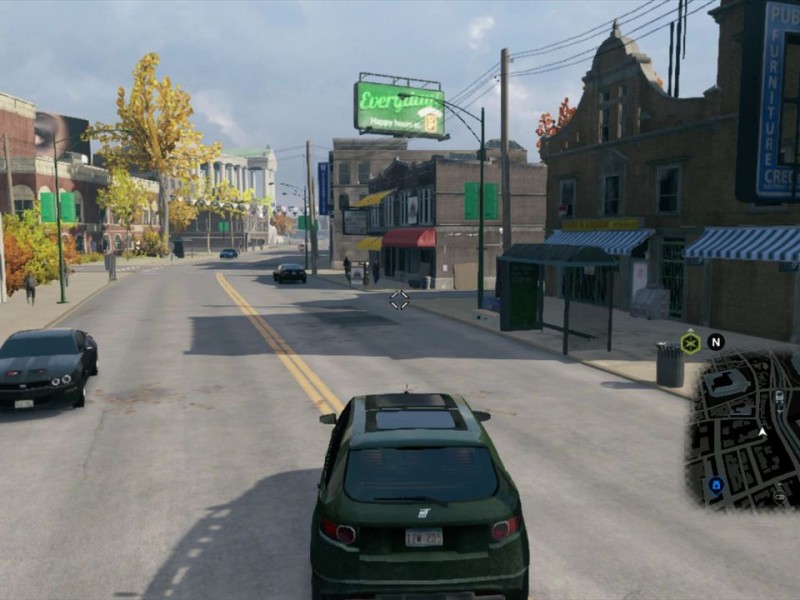
Task: Select the blue marker on the minimap
Action: click(716, 485)
